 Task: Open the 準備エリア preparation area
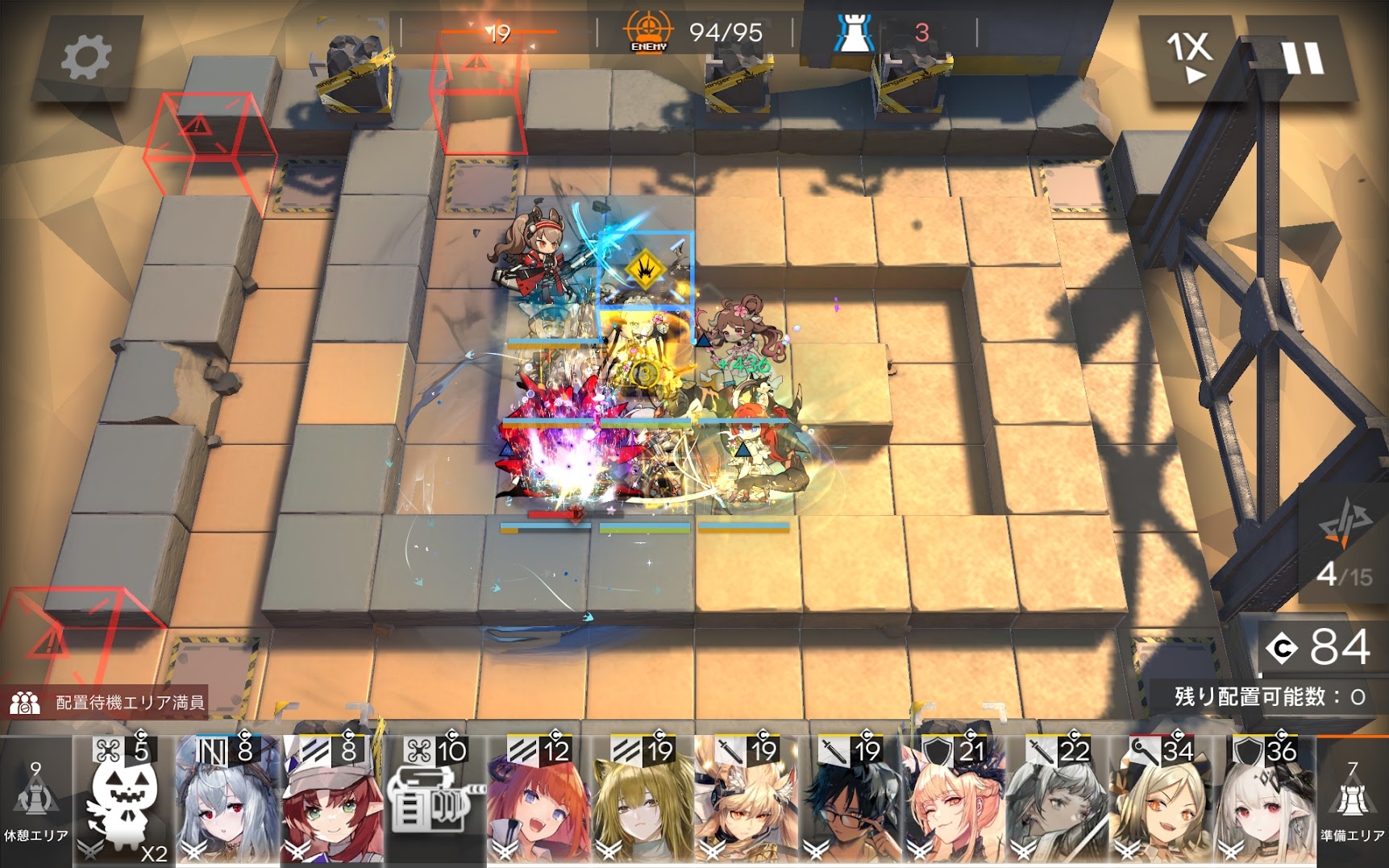tap(1352, 802)
